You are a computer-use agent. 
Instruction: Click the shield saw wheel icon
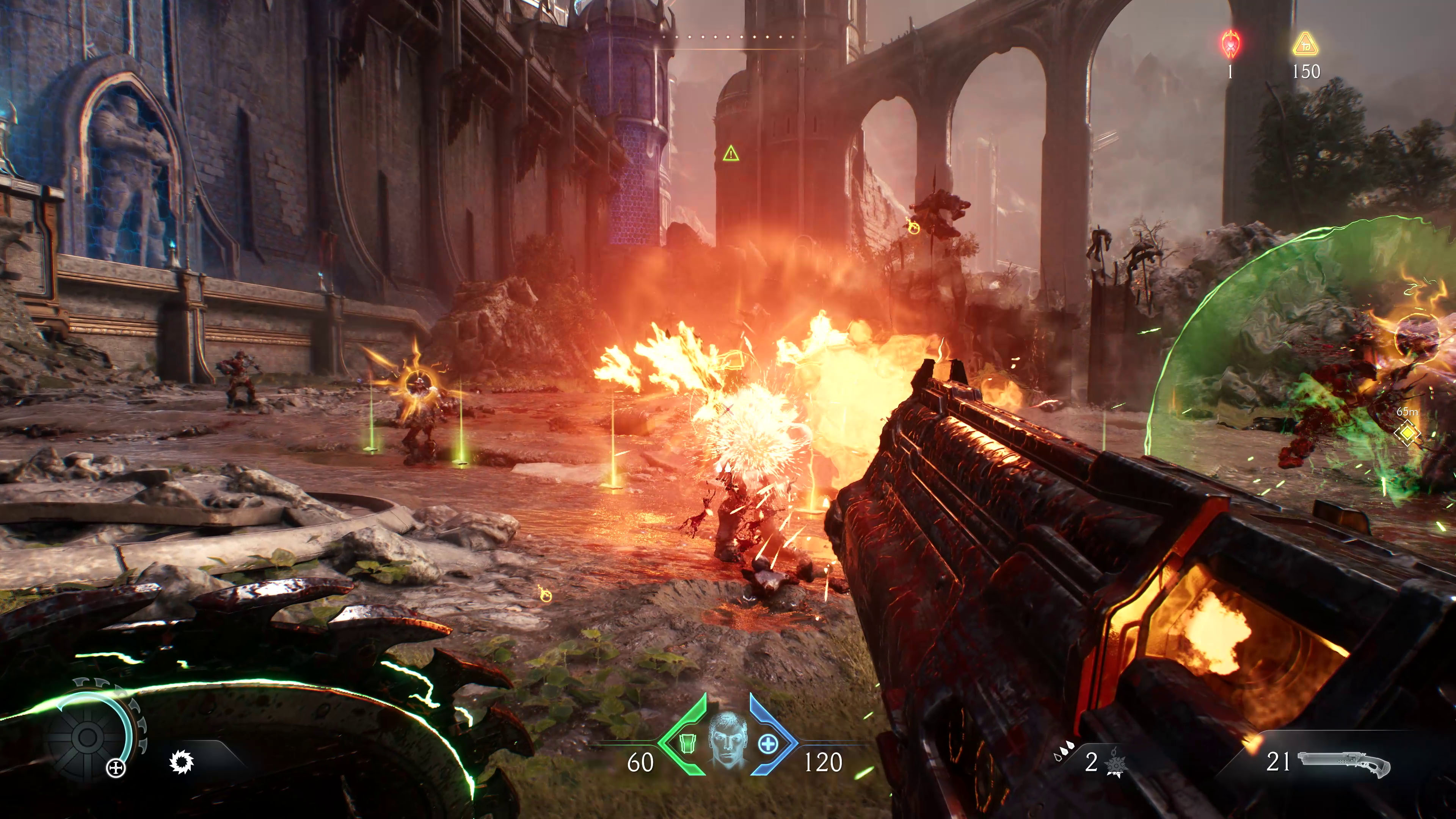click(x=88, y=737)
